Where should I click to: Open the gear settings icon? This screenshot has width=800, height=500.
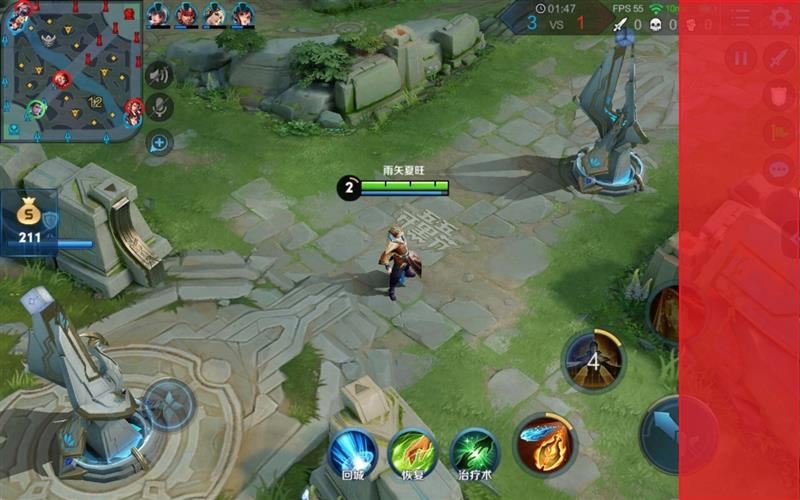781,17
